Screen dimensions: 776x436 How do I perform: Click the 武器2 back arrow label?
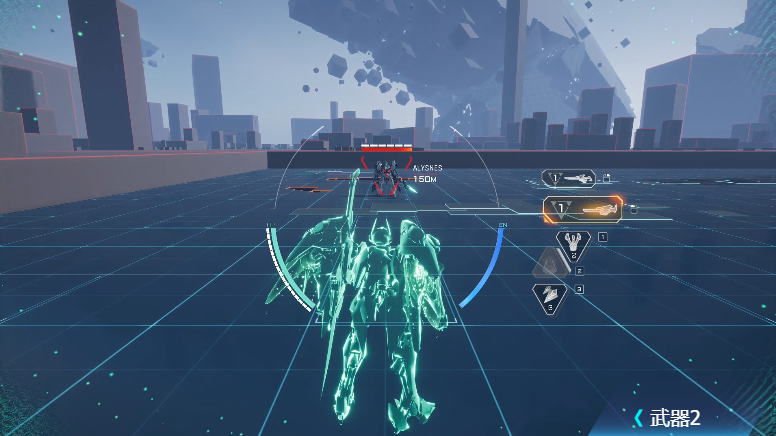coord(666,417)
